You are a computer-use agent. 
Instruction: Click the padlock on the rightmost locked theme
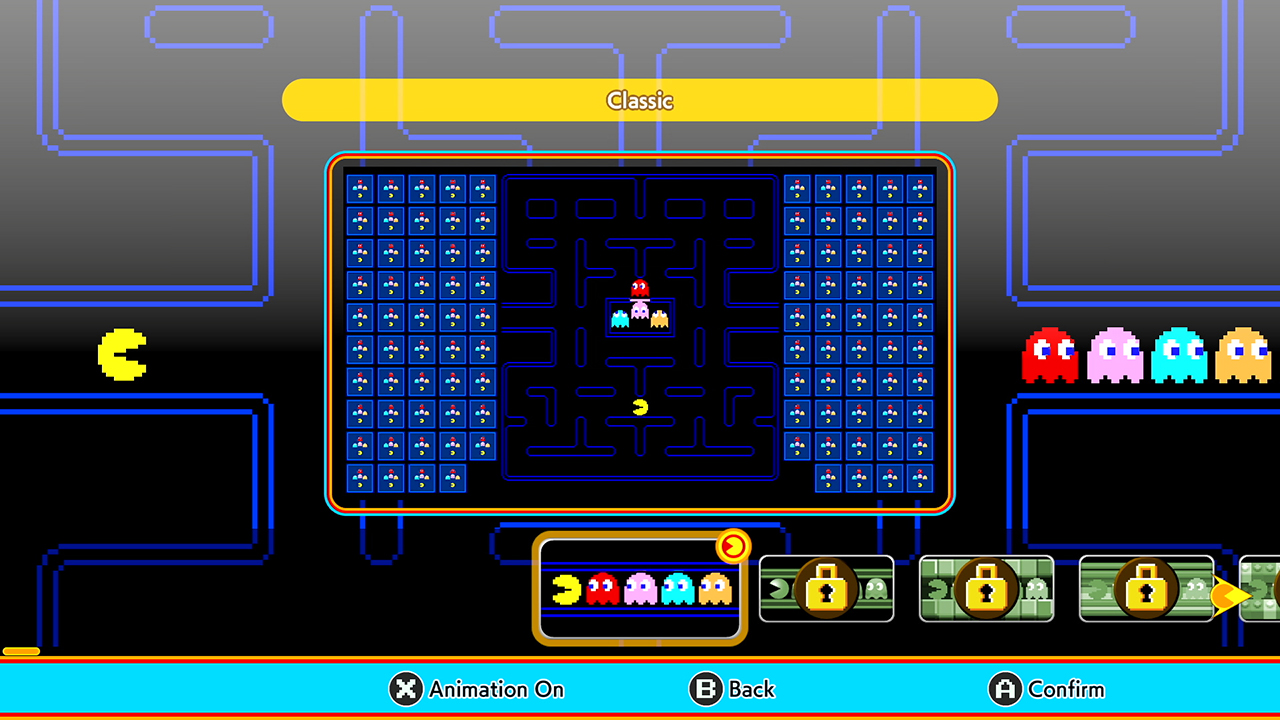(x=1147, y=590)
